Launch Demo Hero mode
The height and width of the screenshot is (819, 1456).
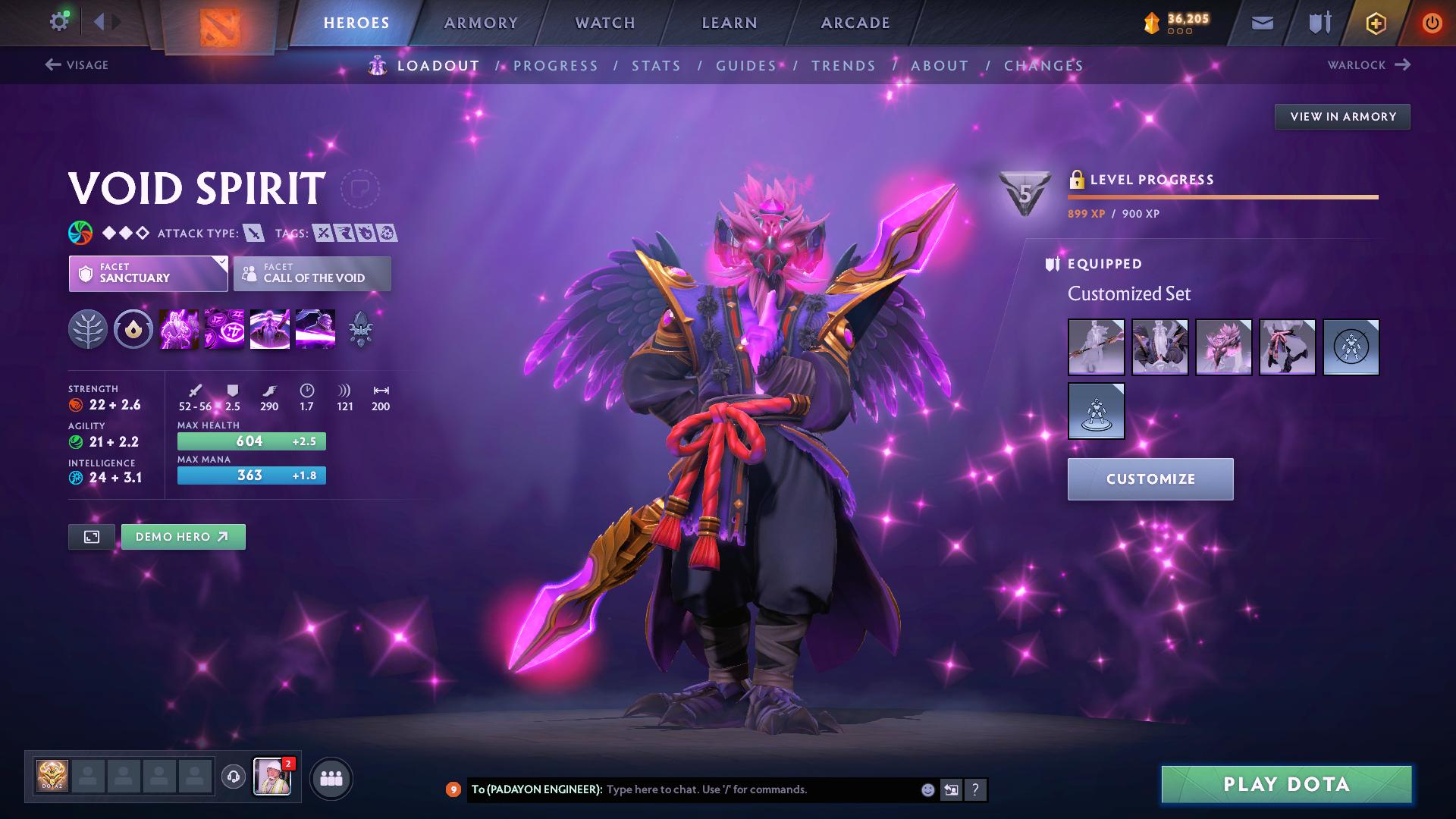pos(183,537)
